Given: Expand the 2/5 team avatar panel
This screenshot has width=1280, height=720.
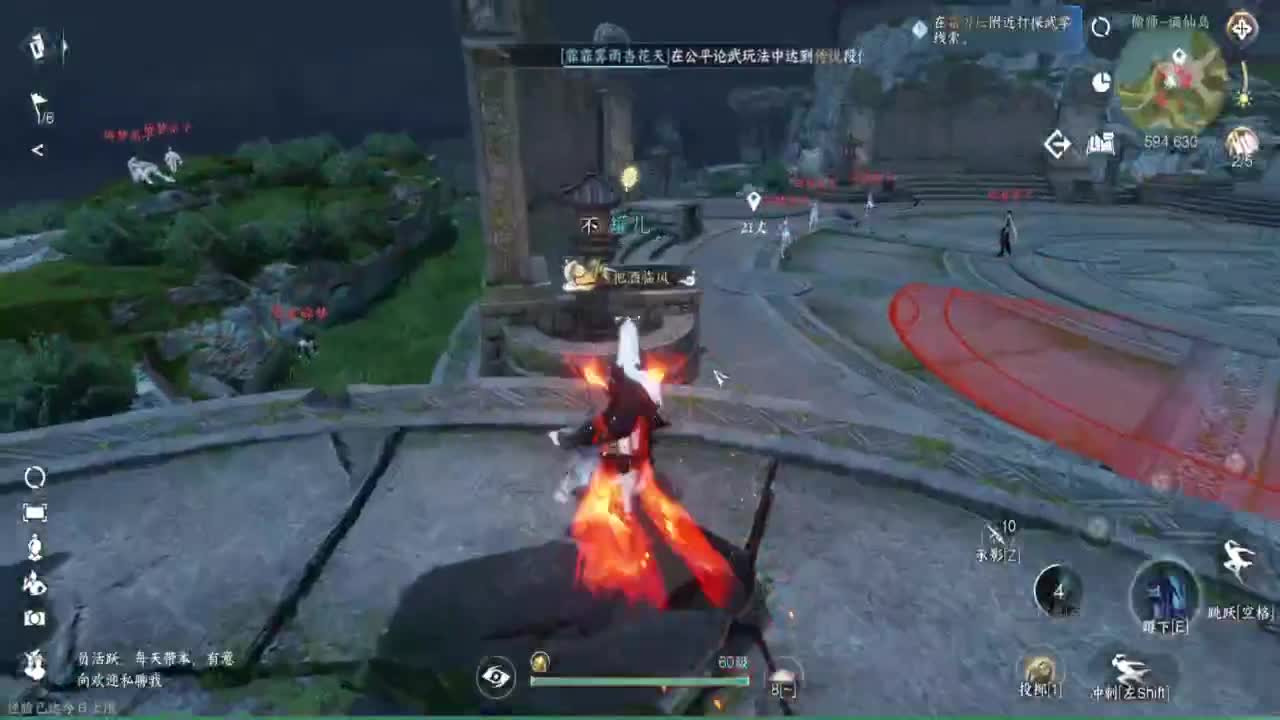Looking at the screenshot, I should point(1240,143).
